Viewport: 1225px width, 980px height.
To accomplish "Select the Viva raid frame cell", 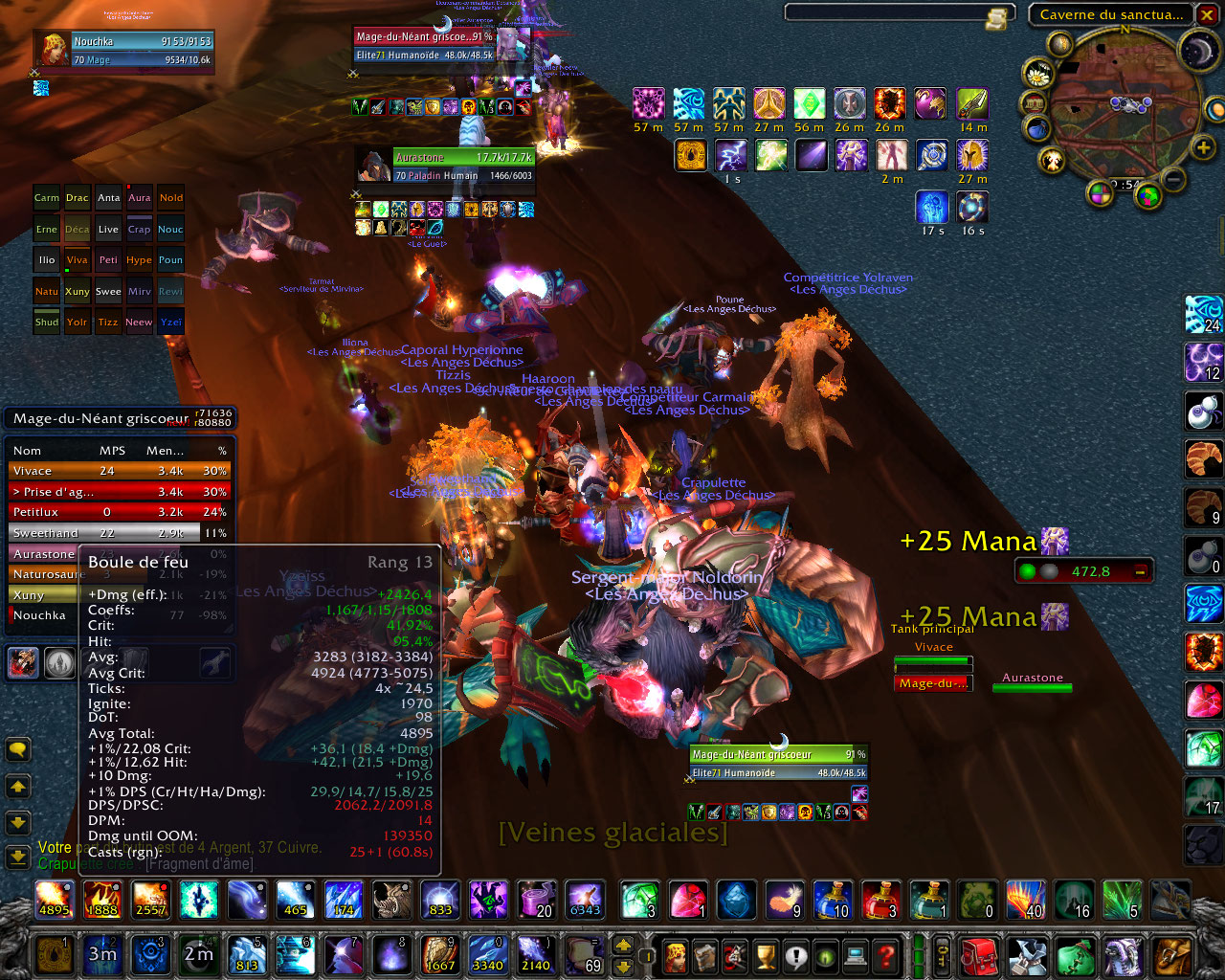I will click(78, 260).
